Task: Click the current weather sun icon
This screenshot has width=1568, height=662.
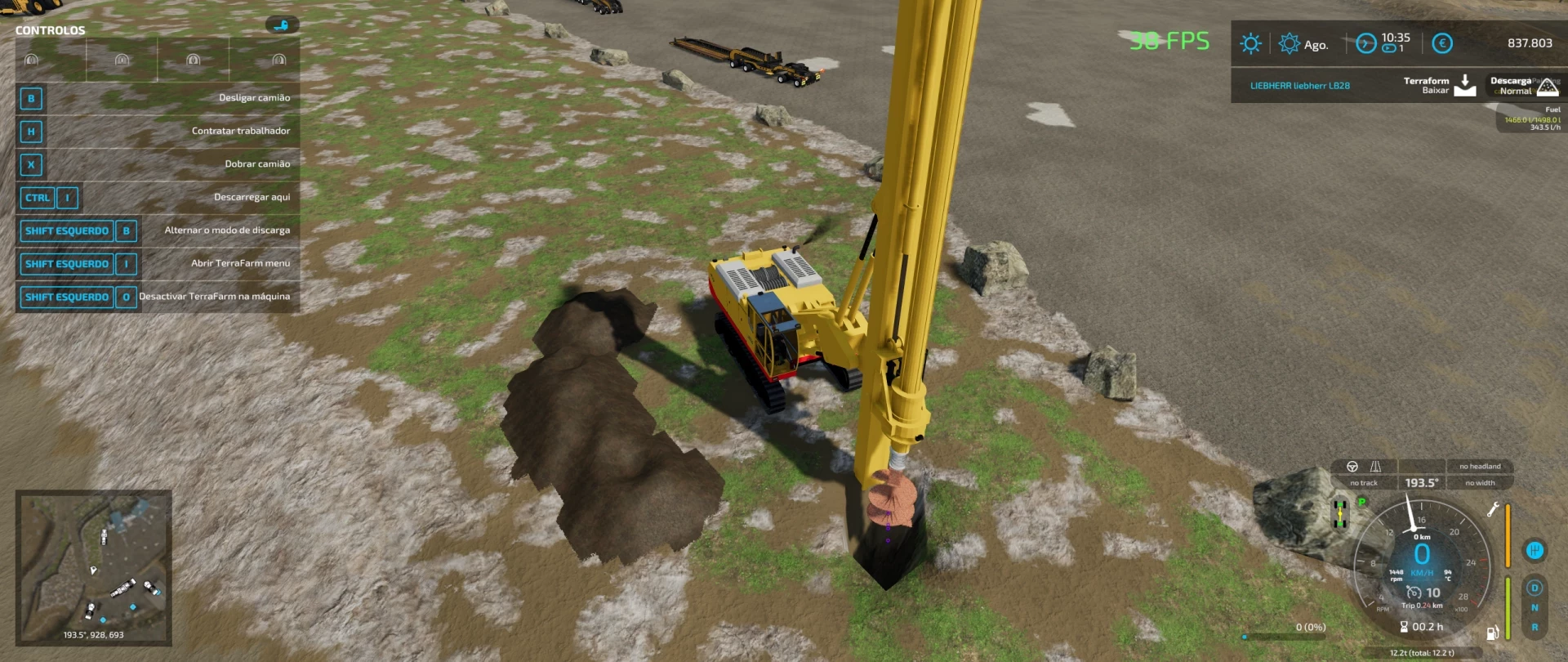Action: tap(1252, 43)
